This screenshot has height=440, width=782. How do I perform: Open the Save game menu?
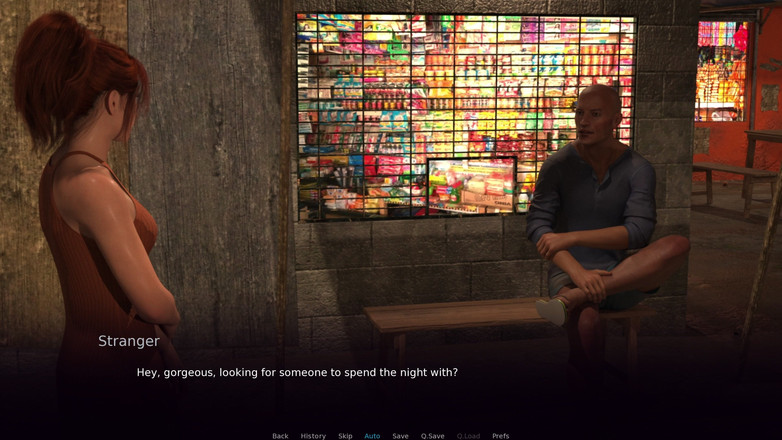point(400,436)
